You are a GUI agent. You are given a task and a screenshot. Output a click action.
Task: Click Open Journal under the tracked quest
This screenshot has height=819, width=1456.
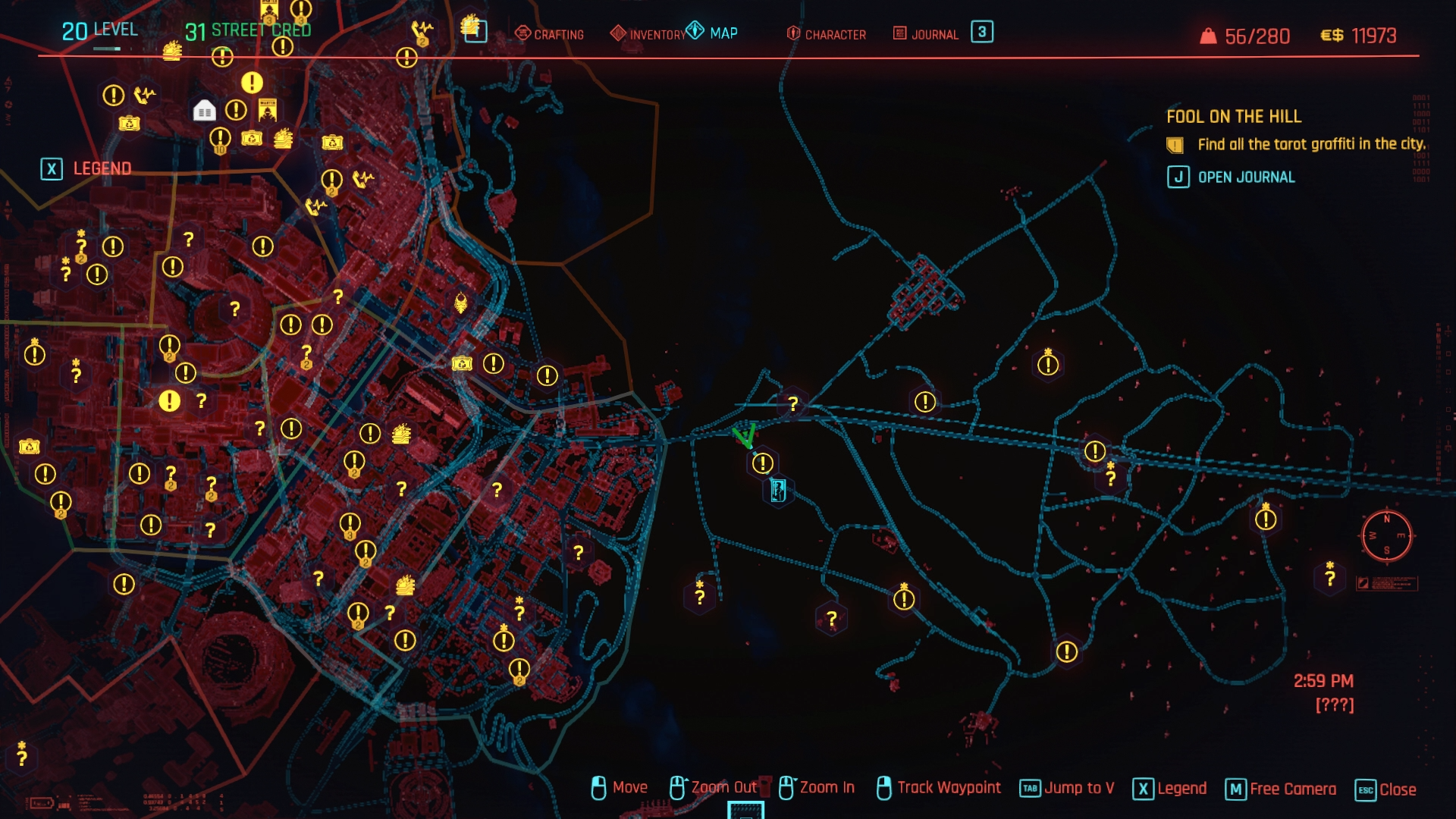click(x=1232, y=177)
